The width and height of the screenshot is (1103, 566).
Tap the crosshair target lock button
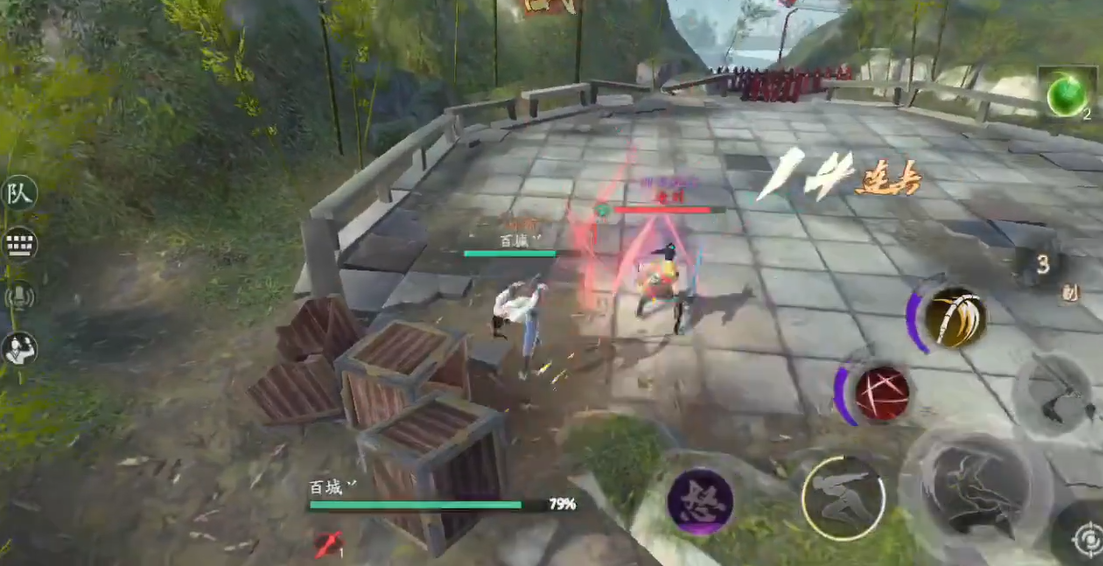[1084, 541]
